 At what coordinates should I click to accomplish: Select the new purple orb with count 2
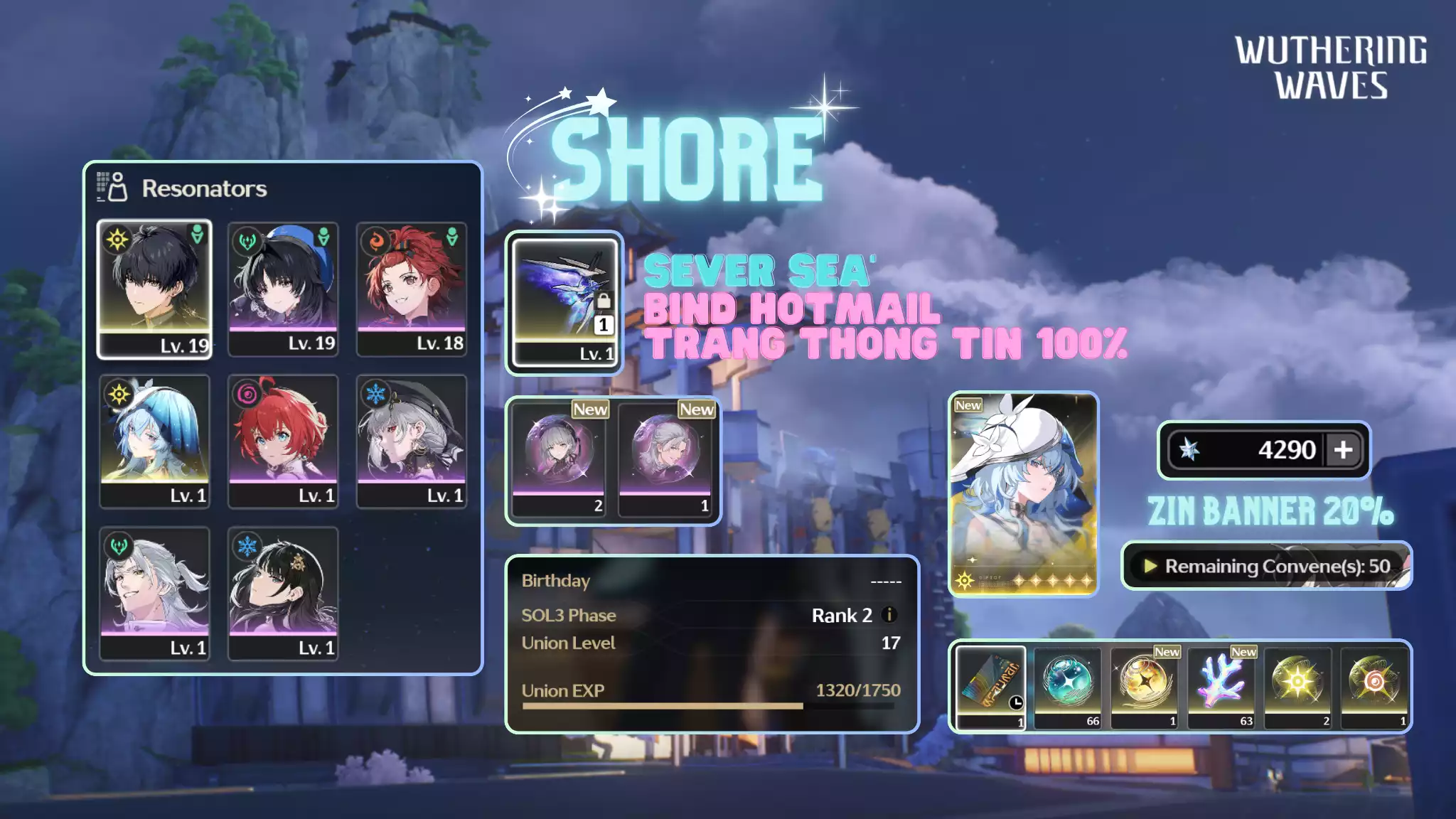[x=559, y=459]
